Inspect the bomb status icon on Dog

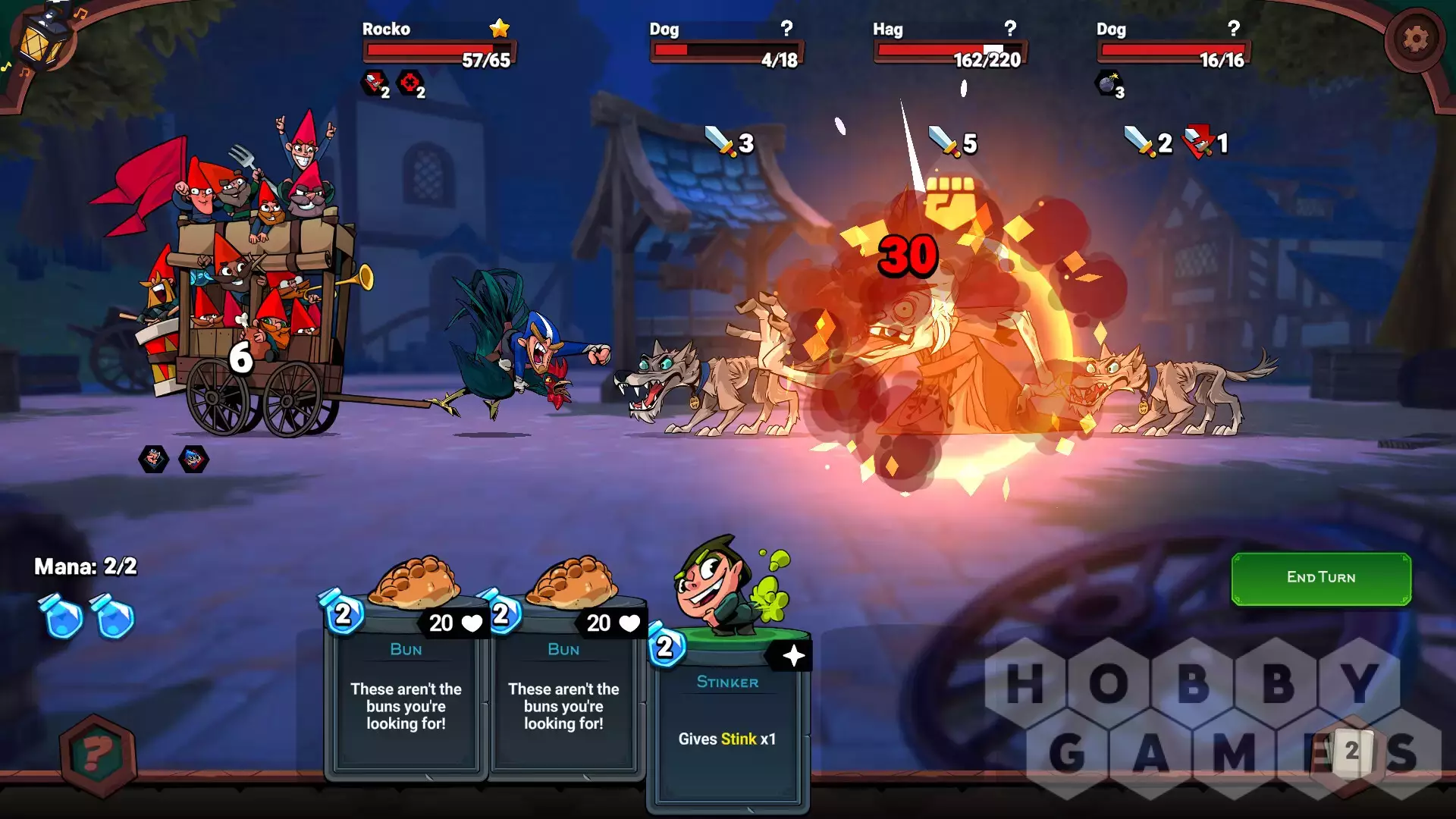pos(1108,83)
